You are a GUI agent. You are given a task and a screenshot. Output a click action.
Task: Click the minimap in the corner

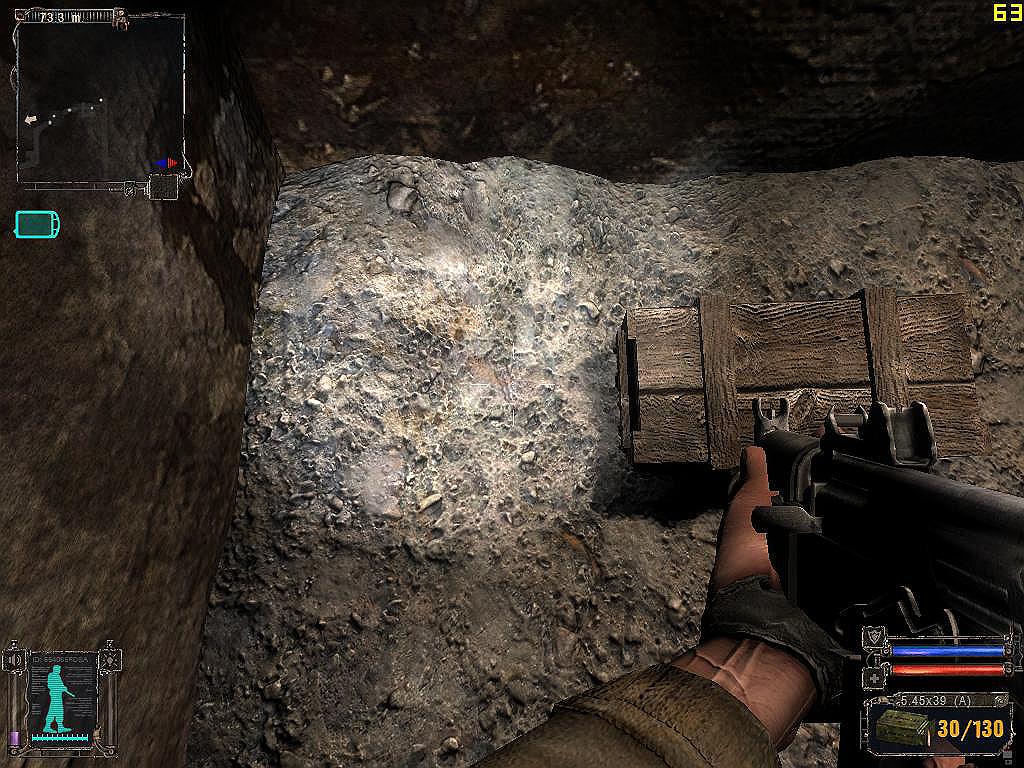click(x=100, y=98)
